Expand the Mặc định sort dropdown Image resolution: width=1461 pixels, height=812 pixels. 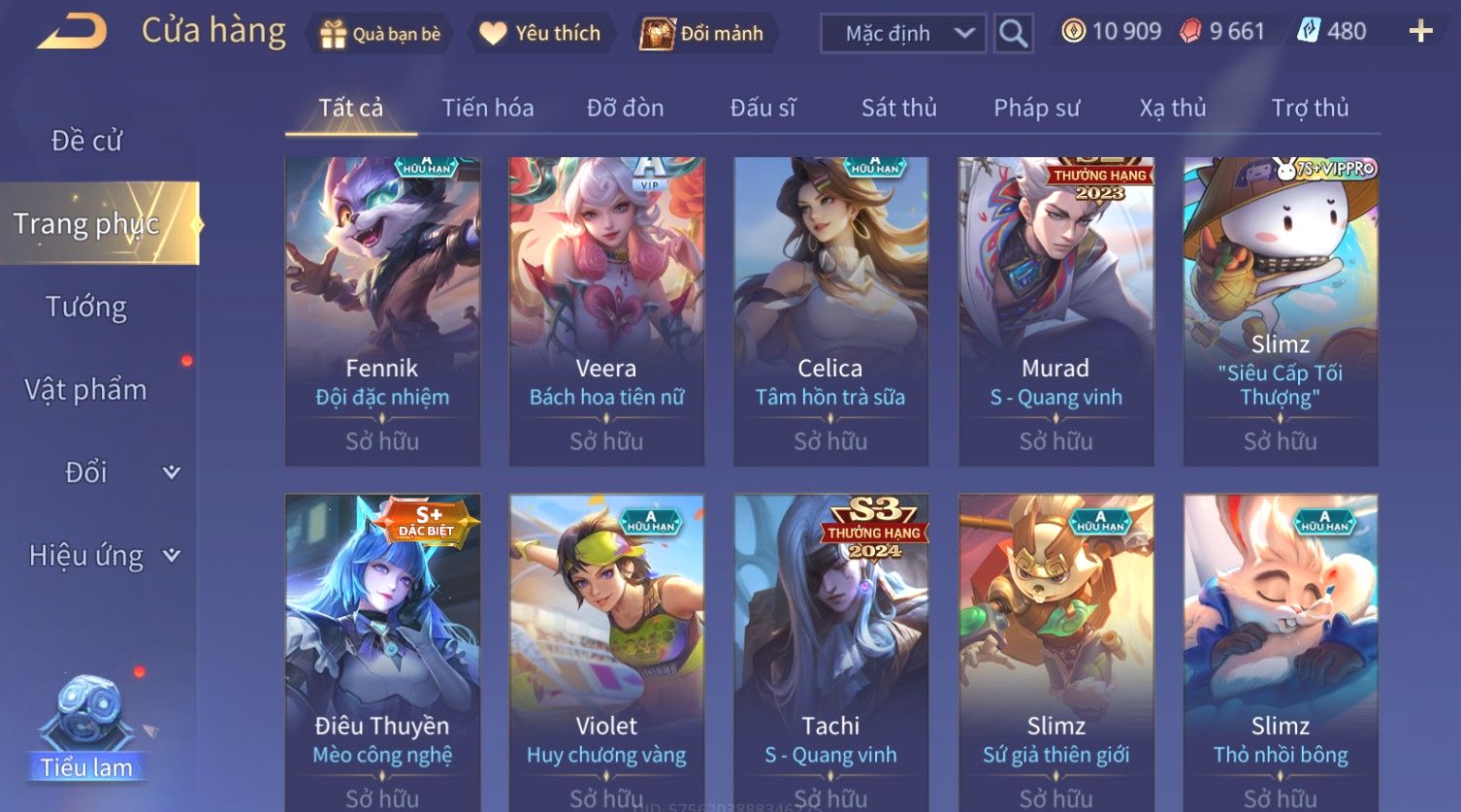(903, 34)
